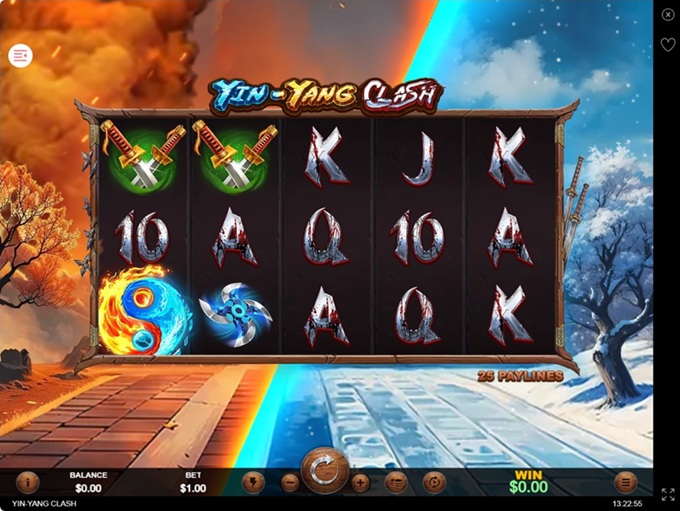680x511 pixels.
Task: Open the pink hamburger menu
Action: (20, 56)
